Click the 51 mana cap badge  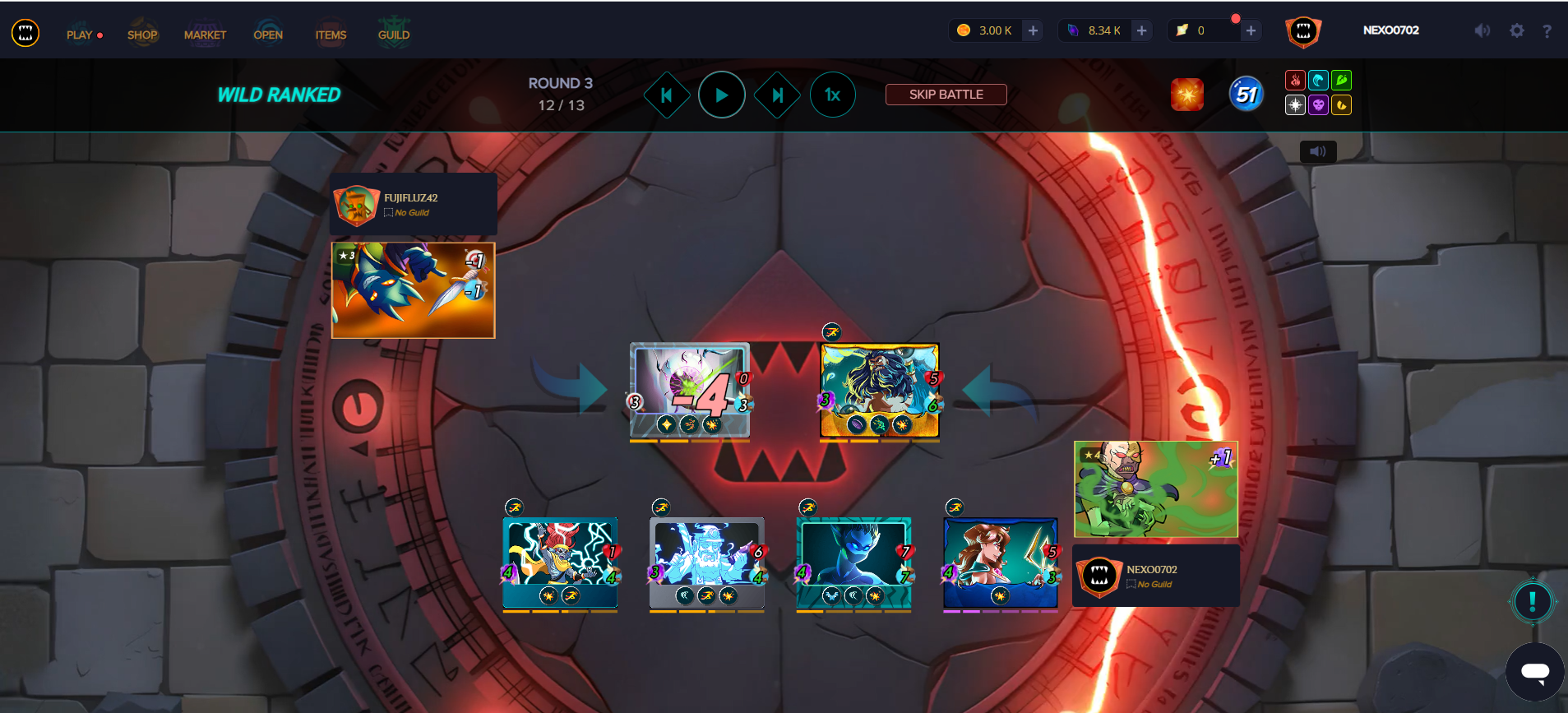[x=1244, y=94]
